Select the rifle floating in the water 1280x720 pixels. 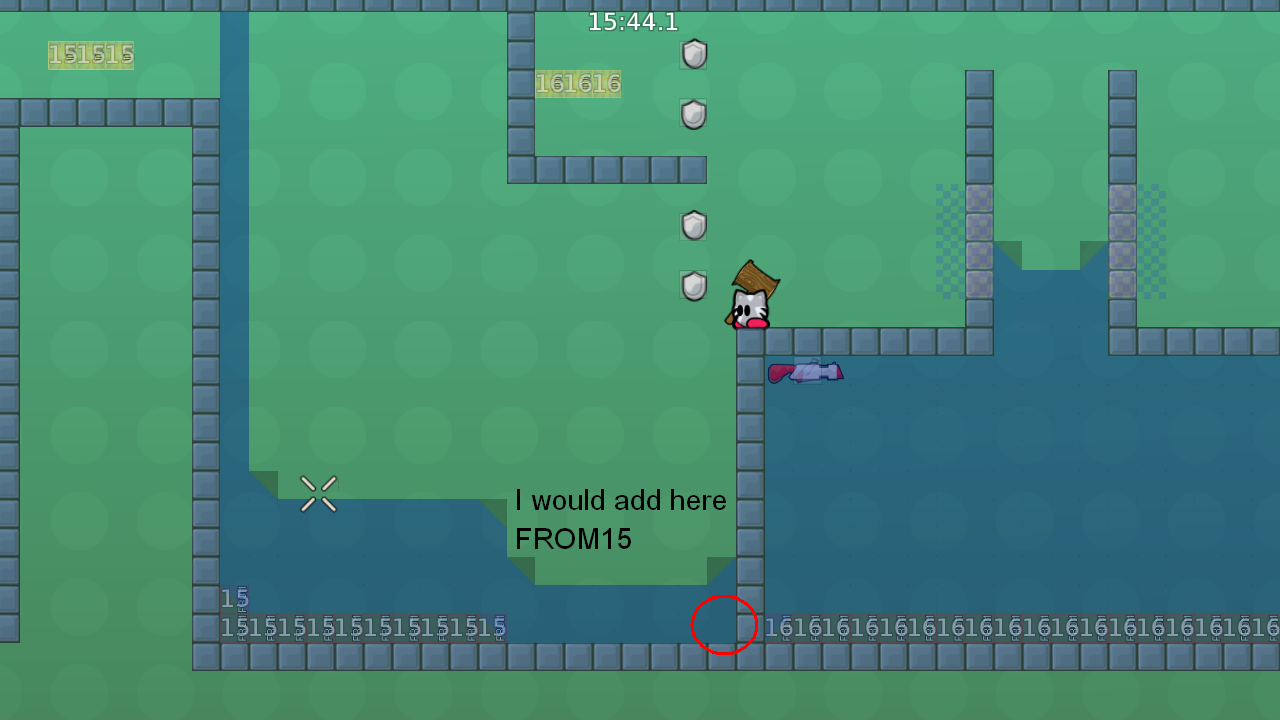tap(806, 371)
